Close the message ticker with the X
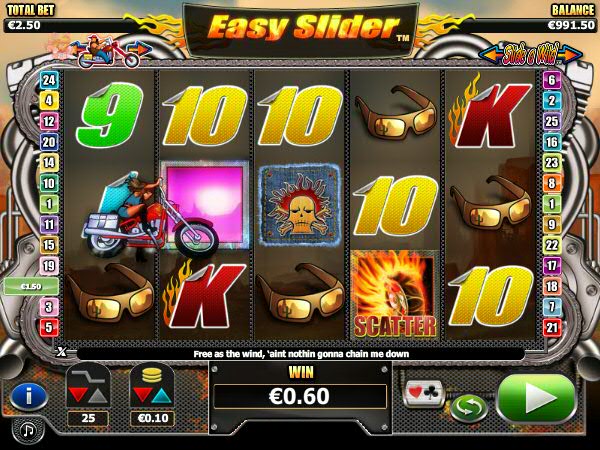Image resolution: width=600 pixels, height=450 pixels. (62, 353)
